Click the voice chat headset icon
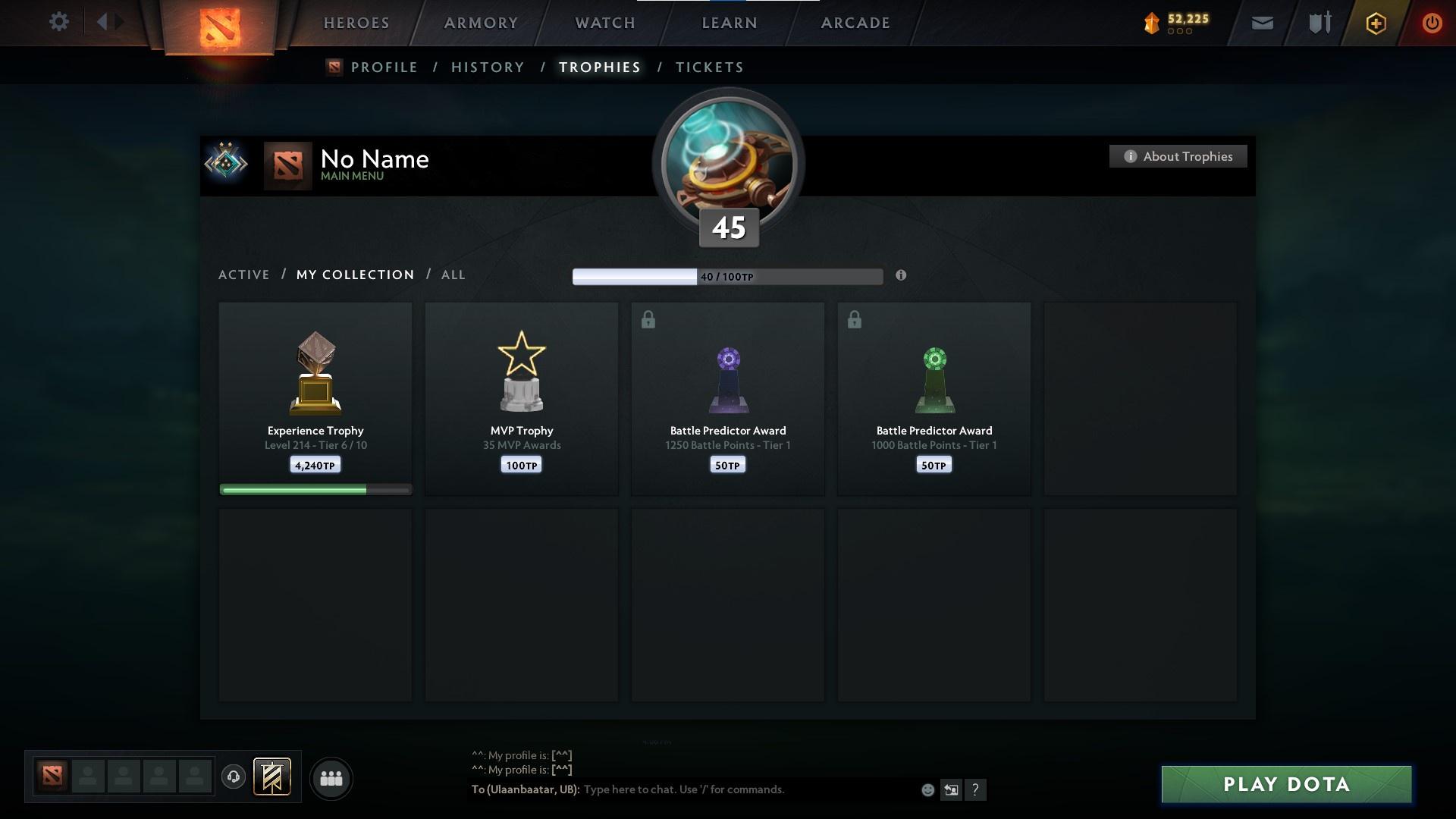 pyautogui.click(x=234, y=777)
